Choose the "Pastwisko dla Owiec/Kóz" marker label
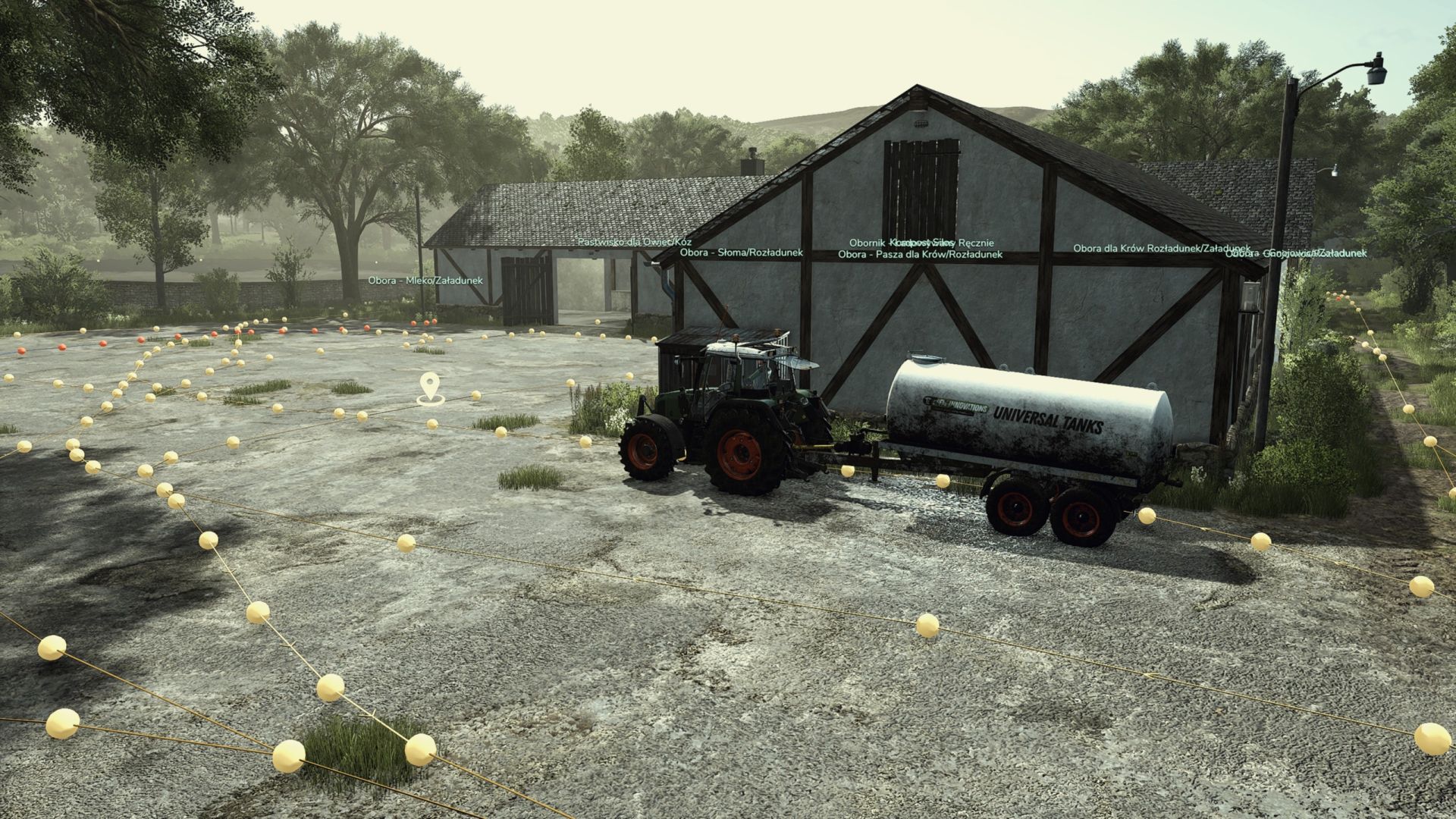The width and height of the screenshot is (1456, 819). [x=634, y=242]
